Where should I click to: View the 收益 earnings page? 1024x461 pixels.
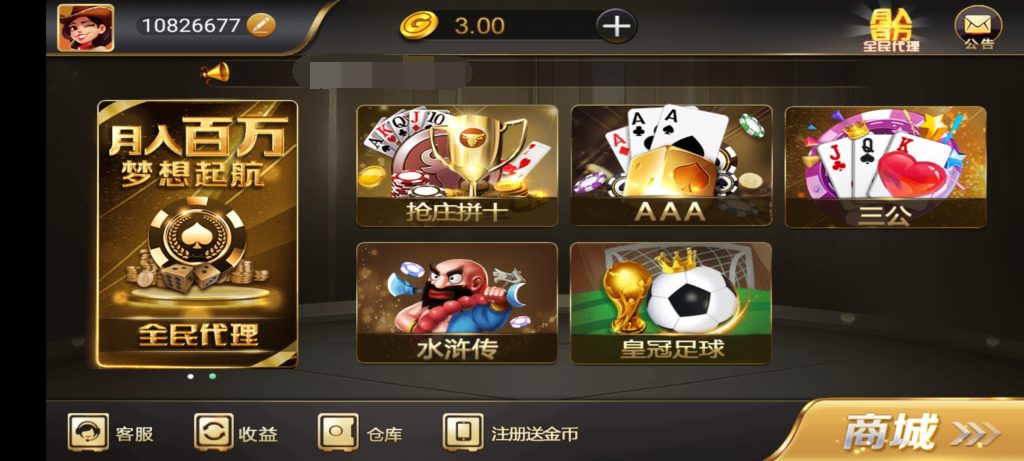[x=236, y=433]
